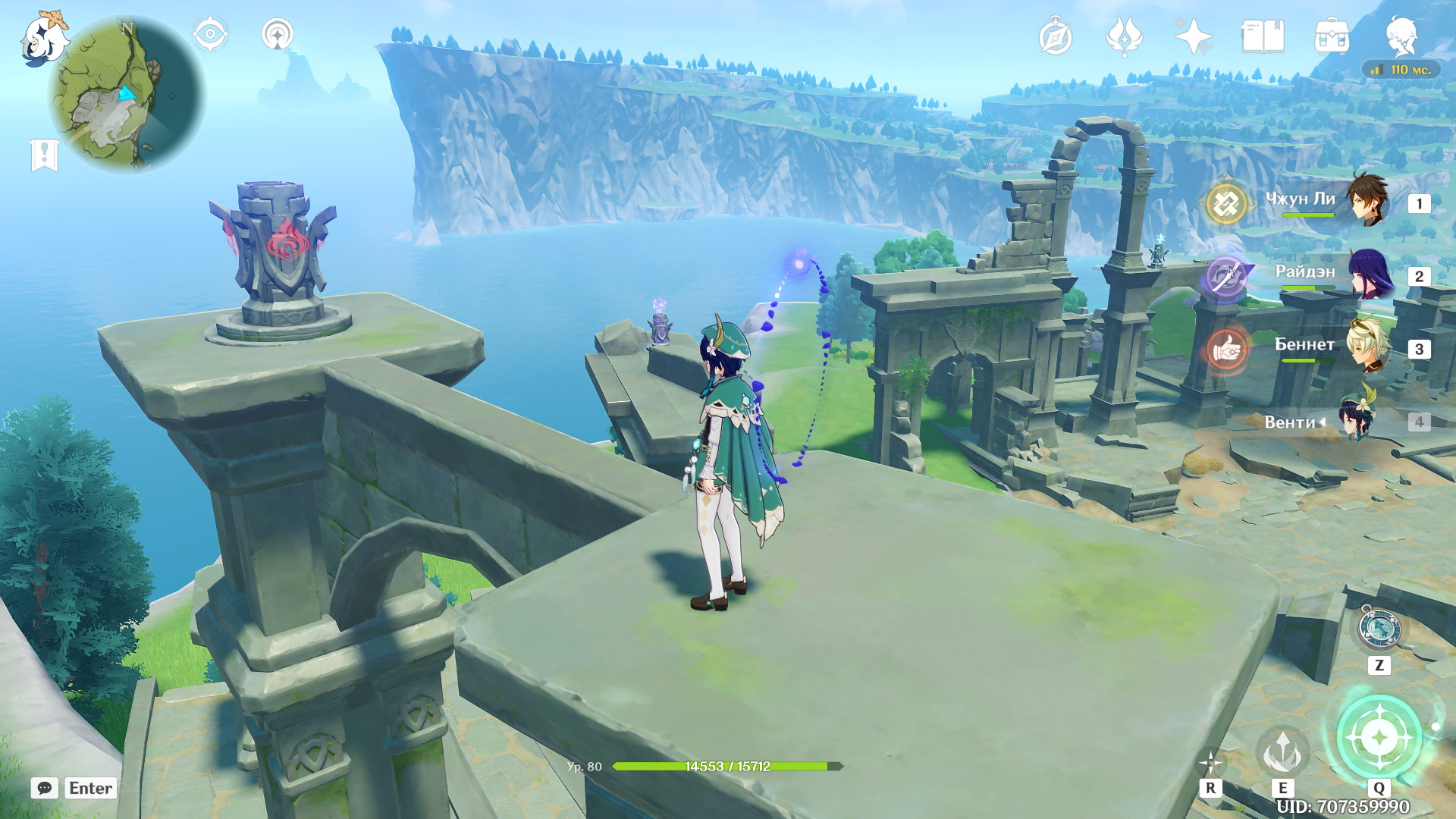Viewport: 1456px width, 819px height.
Task: Activate Venti's elemental skill
Action: point(1282,752)
